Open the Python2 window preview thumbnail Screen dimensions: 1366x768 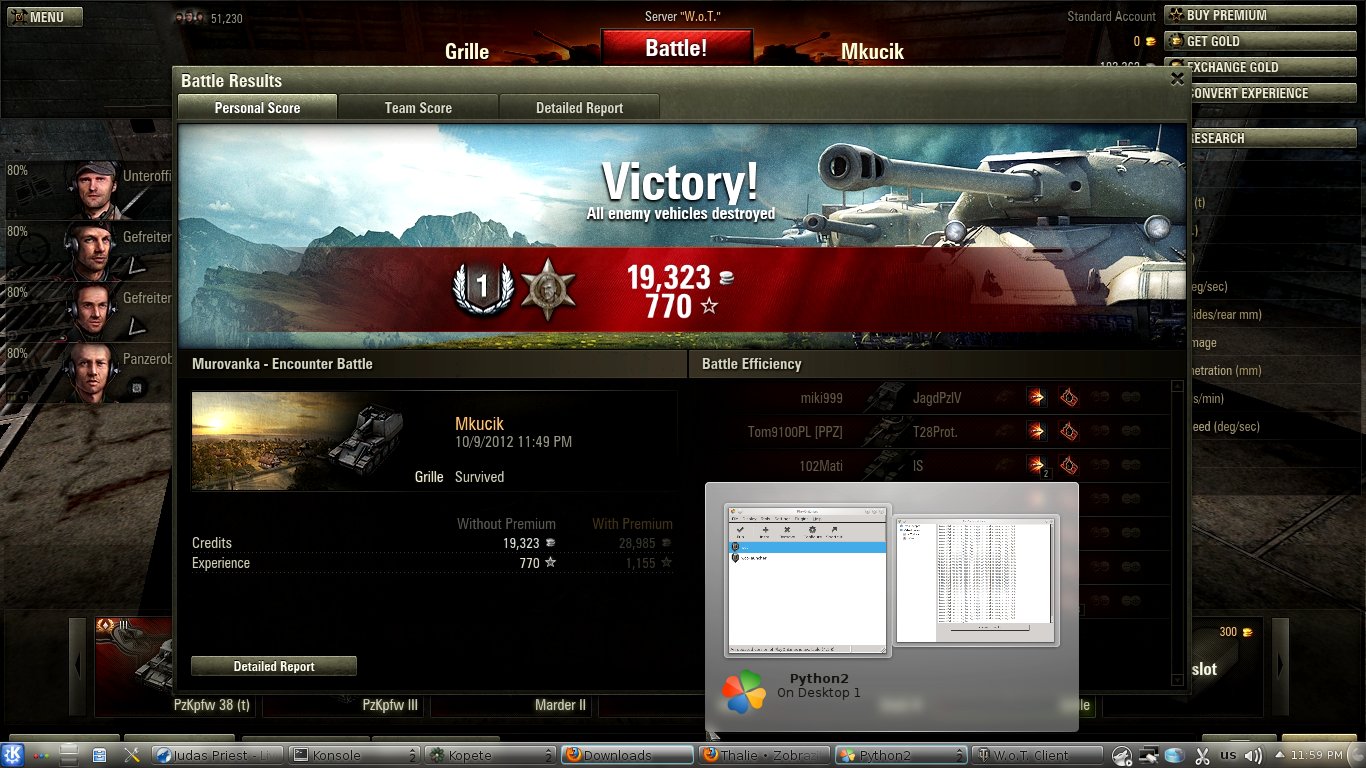pyautogui.click(x=807, y=580)
